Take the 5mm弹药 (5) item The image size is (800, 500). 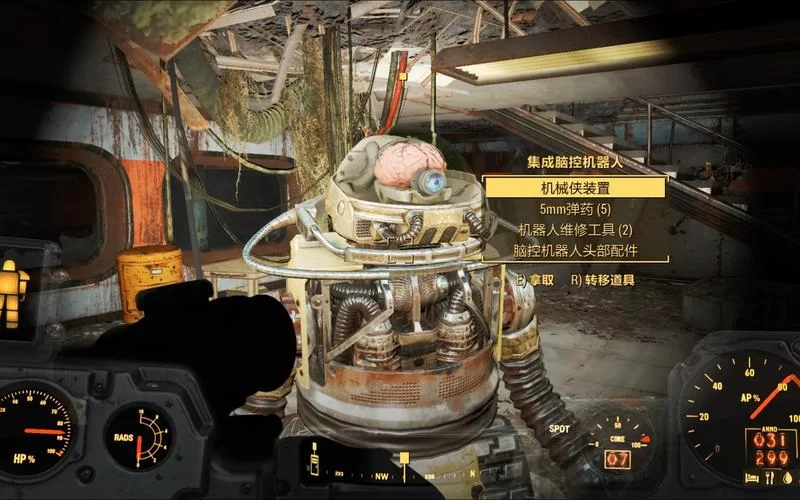(x=575, y=210)
